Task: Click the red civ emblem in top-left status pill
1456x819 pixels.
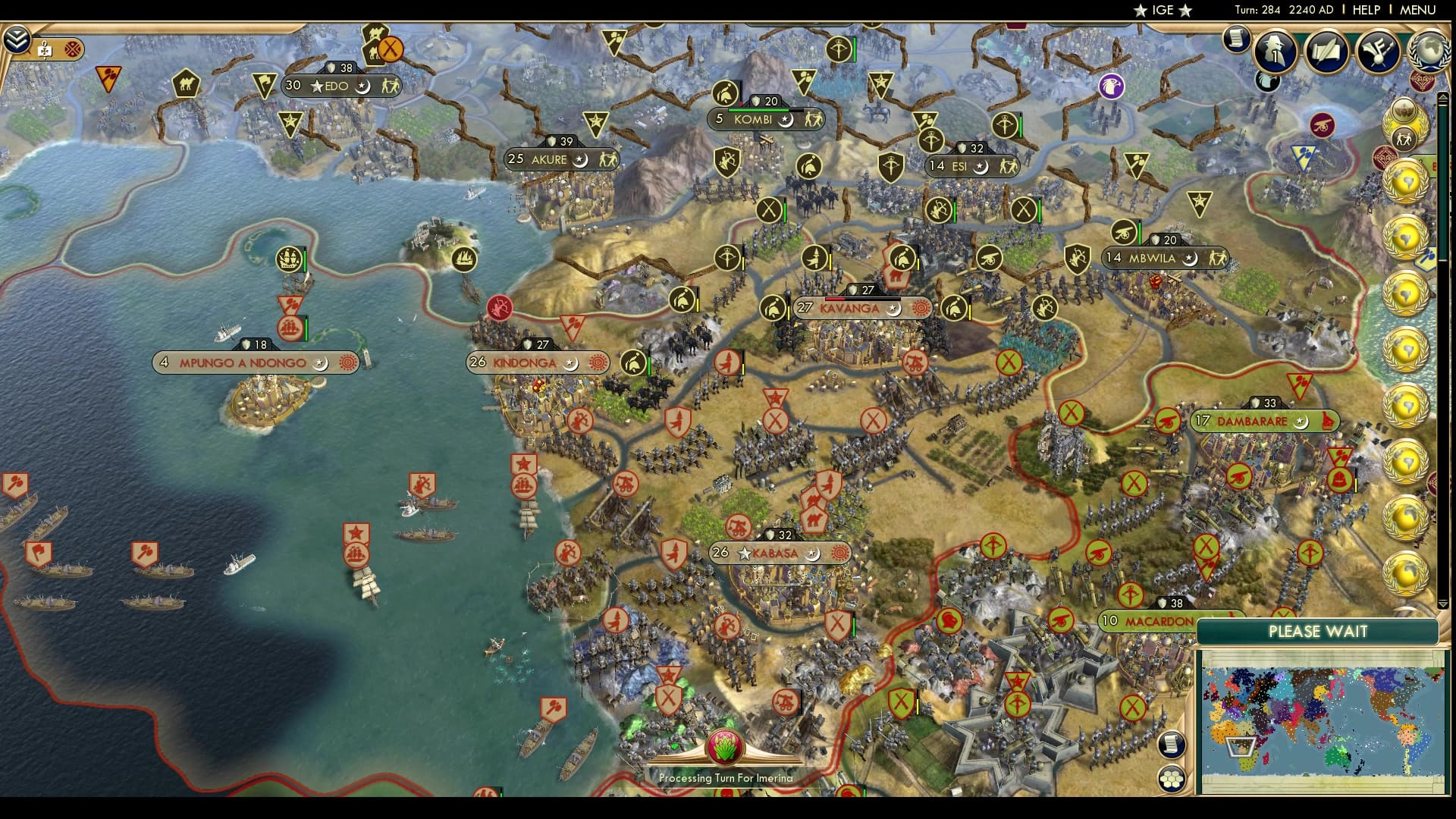Action: coord(72,50)
